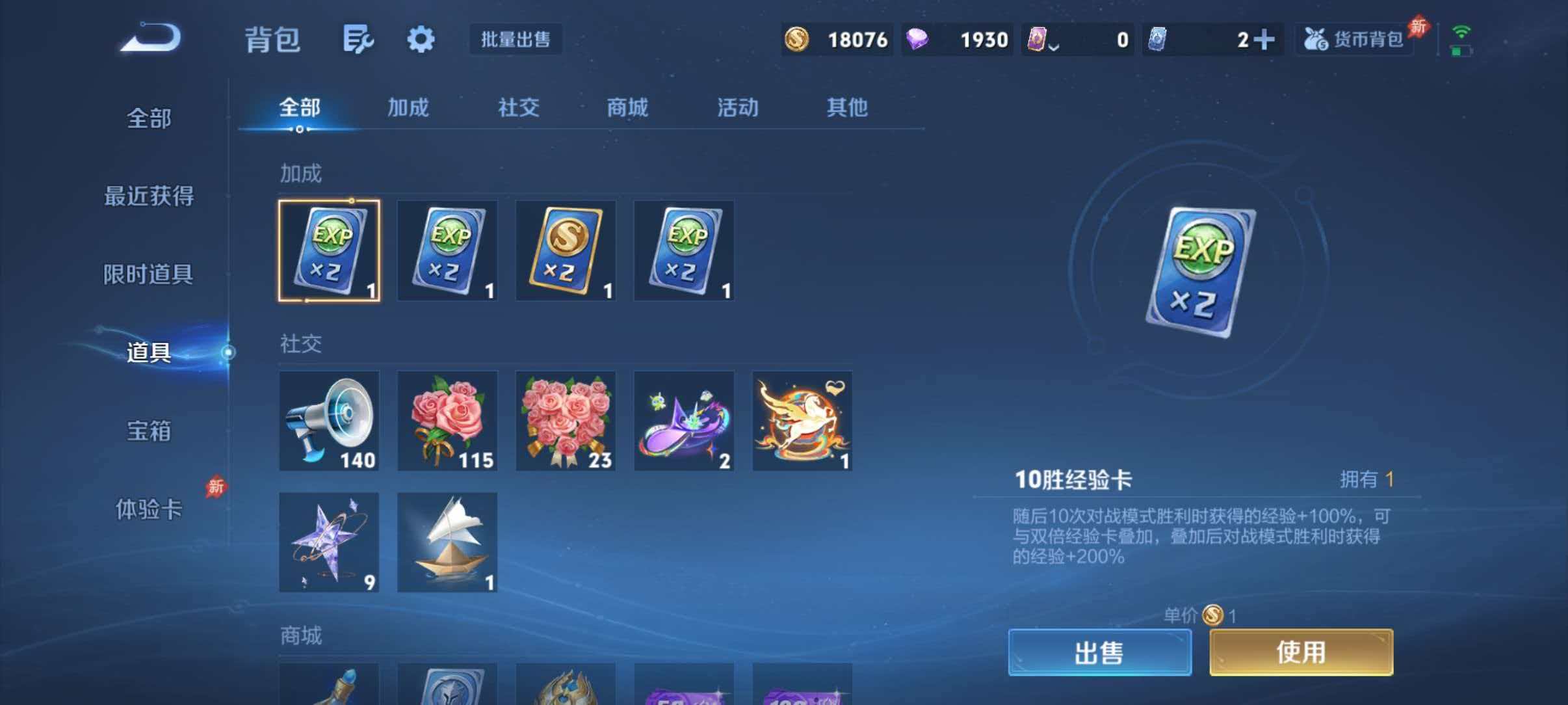Image resolution: width=1568 pixels, height=705 pixels.
Task: Select the megaphone announcement item
Action: 329,421
